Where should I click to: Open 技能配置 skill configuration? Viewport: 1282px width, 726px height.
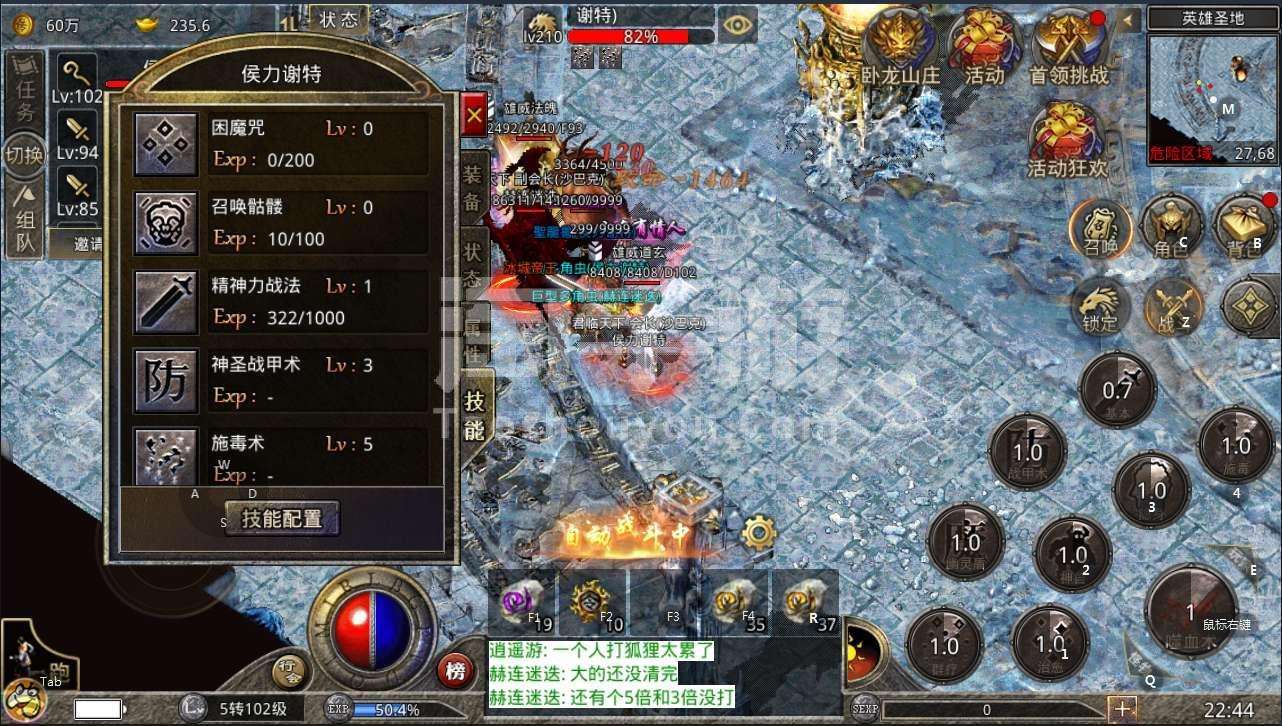(282, 519)
